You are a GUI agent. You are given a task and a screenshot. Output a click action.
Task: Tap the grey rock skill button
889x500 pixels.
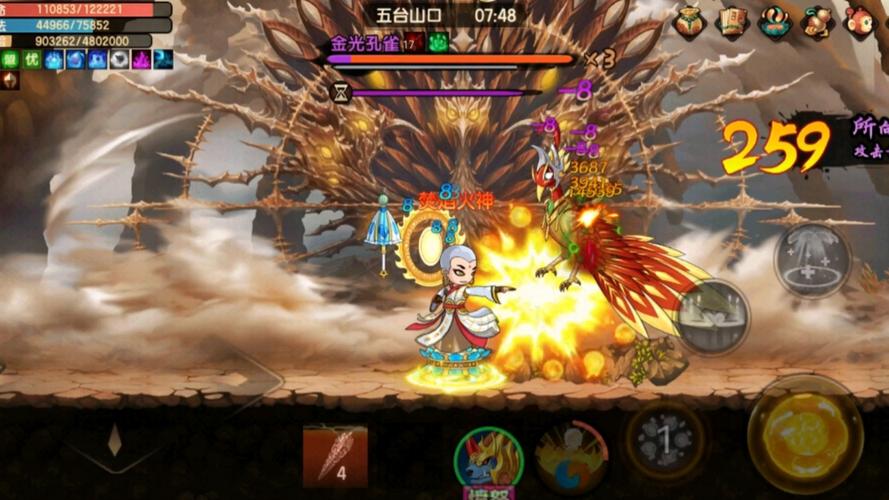click(x=664, y=440)
